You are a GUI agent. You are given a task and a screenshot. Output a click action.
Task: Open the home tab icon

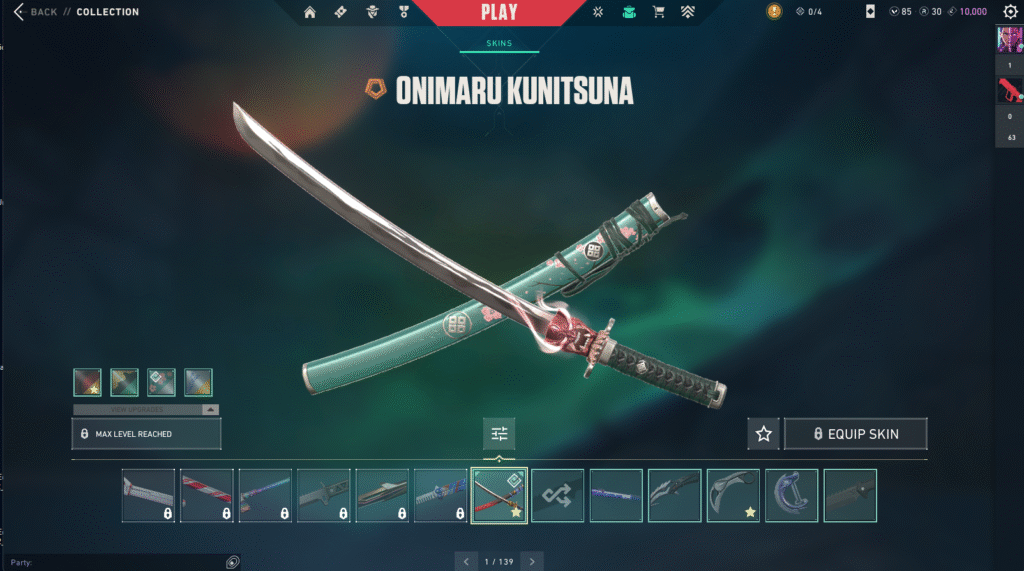point(310,13)
